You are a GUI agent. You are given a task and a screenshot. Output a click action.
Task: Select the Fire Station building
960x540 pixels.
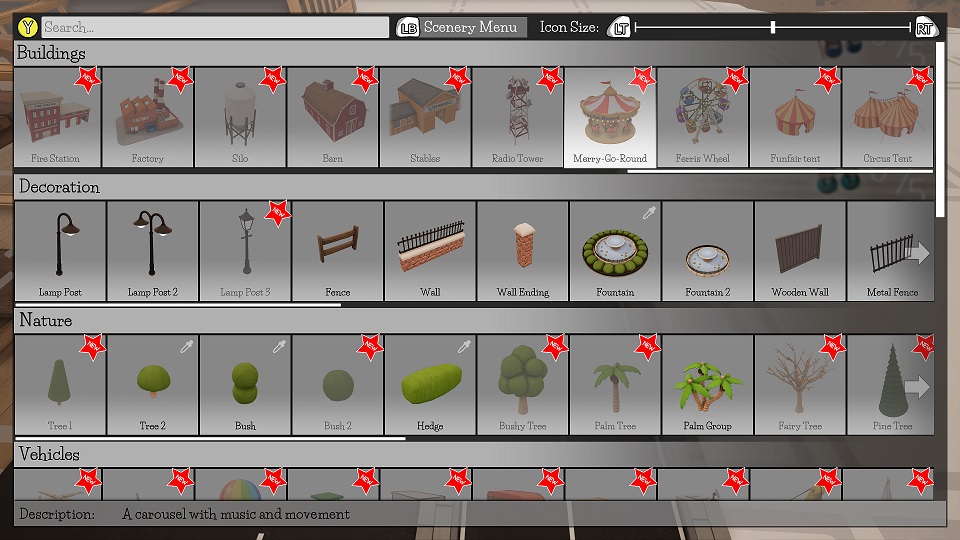tap(56, 118)
